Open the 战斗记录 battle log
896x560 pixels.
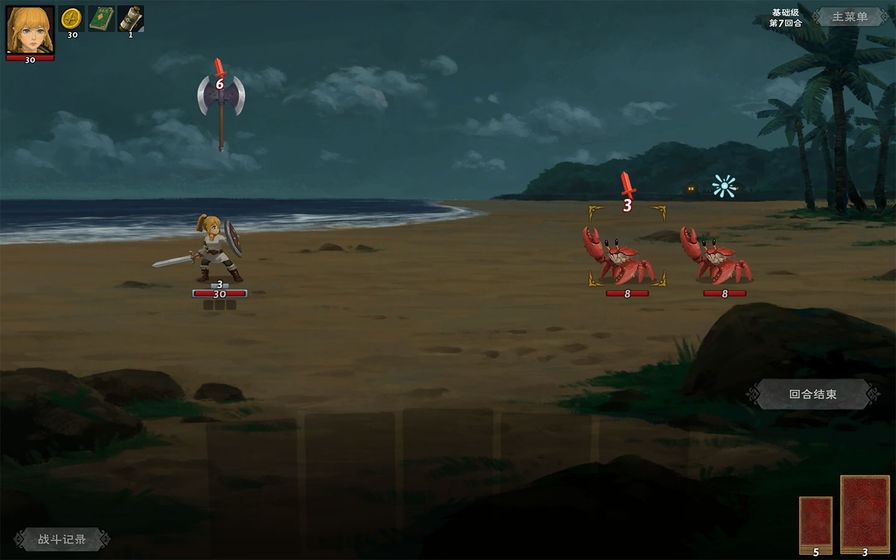(x=62, y=540)
